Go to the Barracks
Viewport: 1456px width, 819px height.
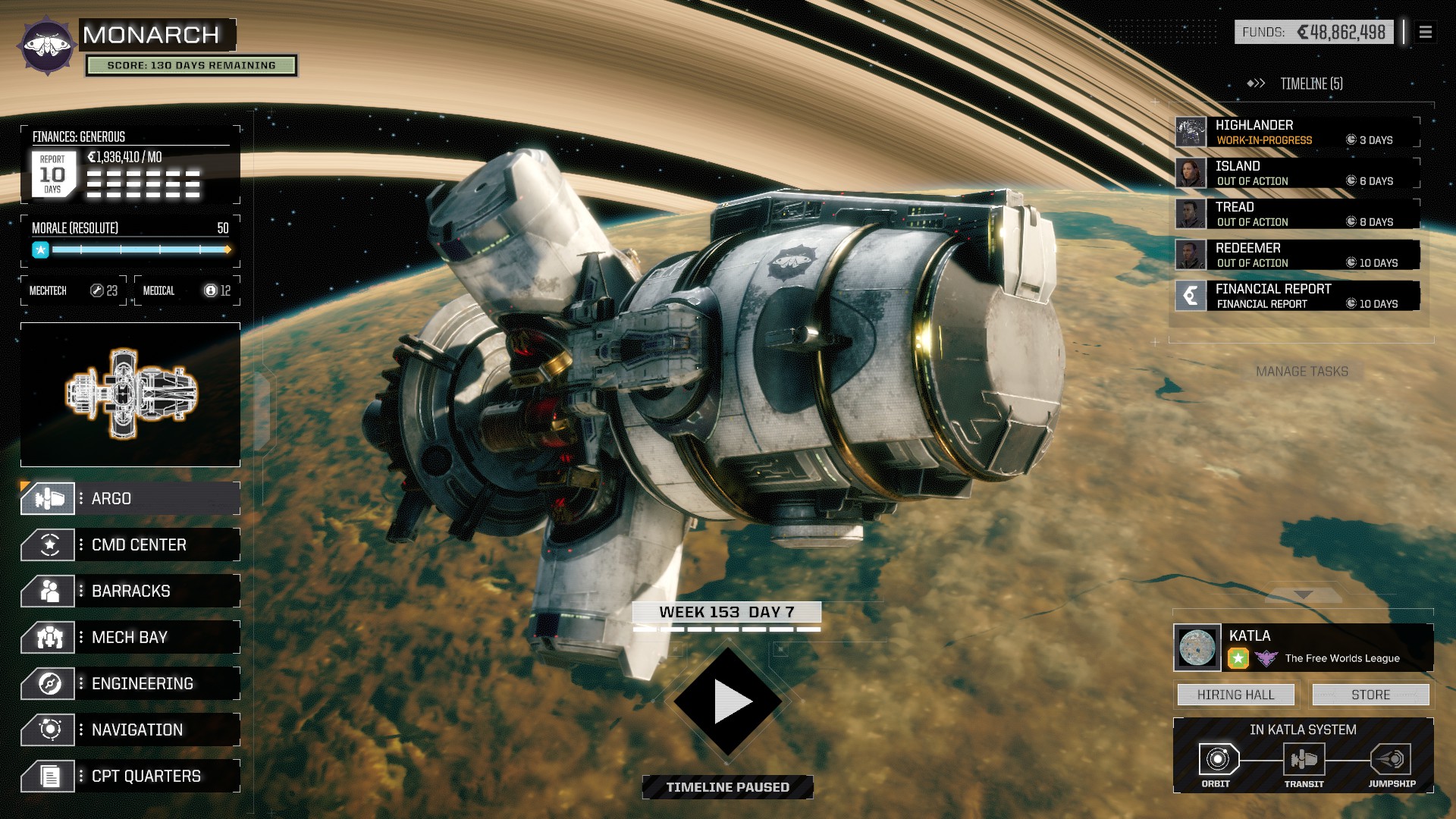point(130,591)
